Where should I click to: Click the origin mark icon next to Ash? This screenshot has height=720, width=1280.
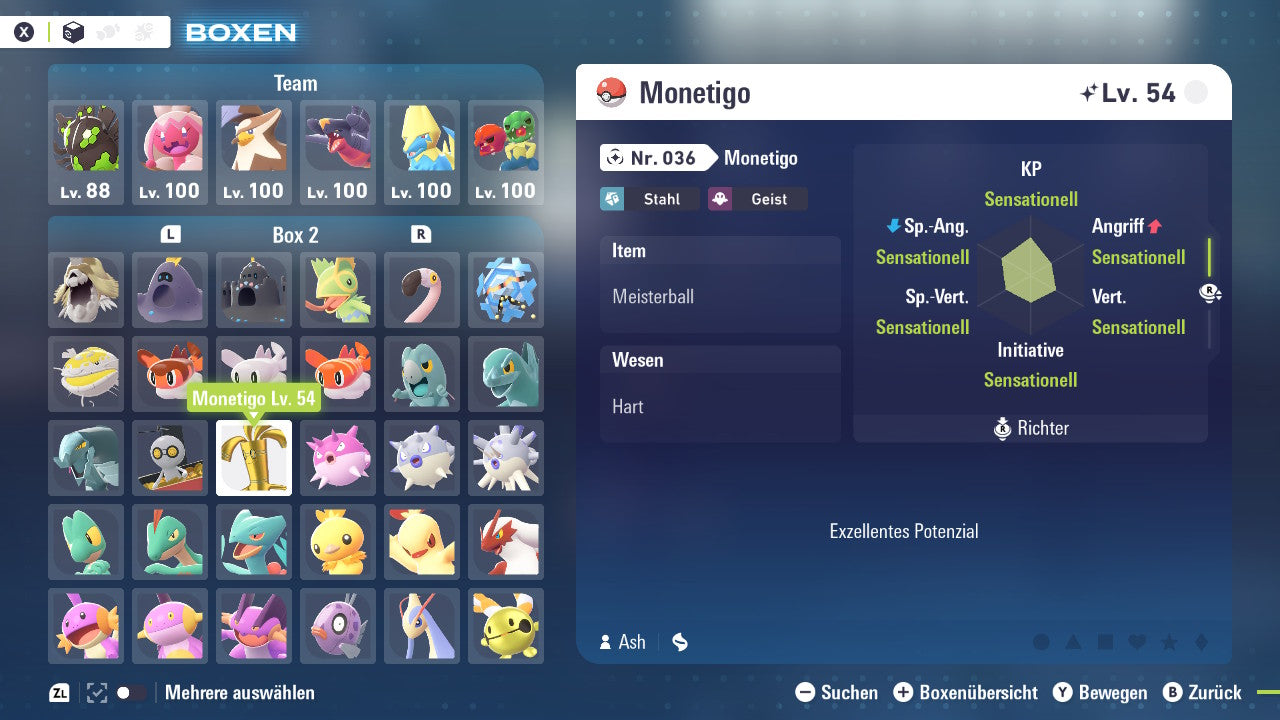(x=679, y=642)
